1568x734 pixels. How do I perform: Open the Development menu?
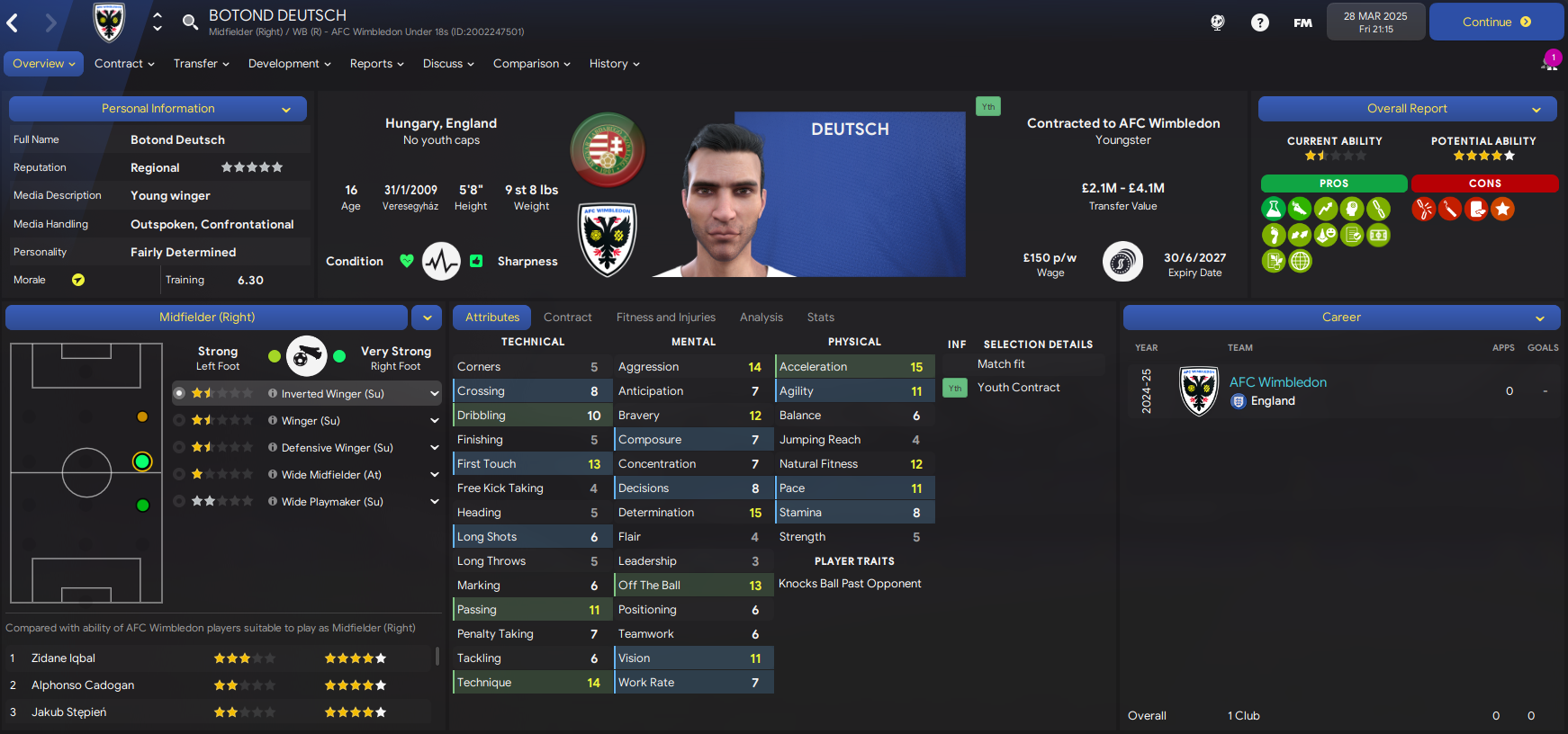click(289, 64)
